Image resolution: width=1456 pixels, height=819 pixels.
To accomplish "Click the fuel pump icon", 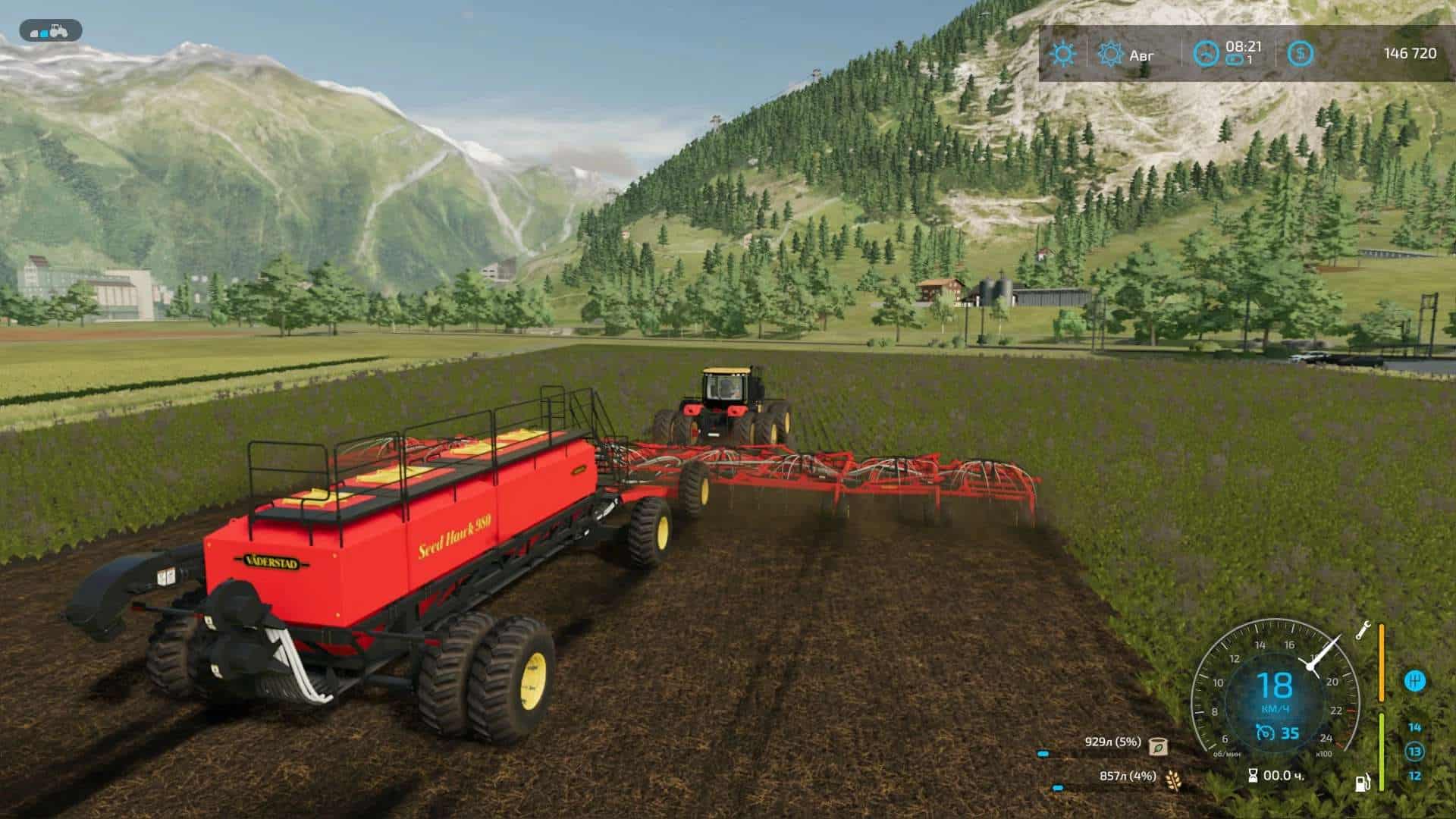I will pos(1363,781).
